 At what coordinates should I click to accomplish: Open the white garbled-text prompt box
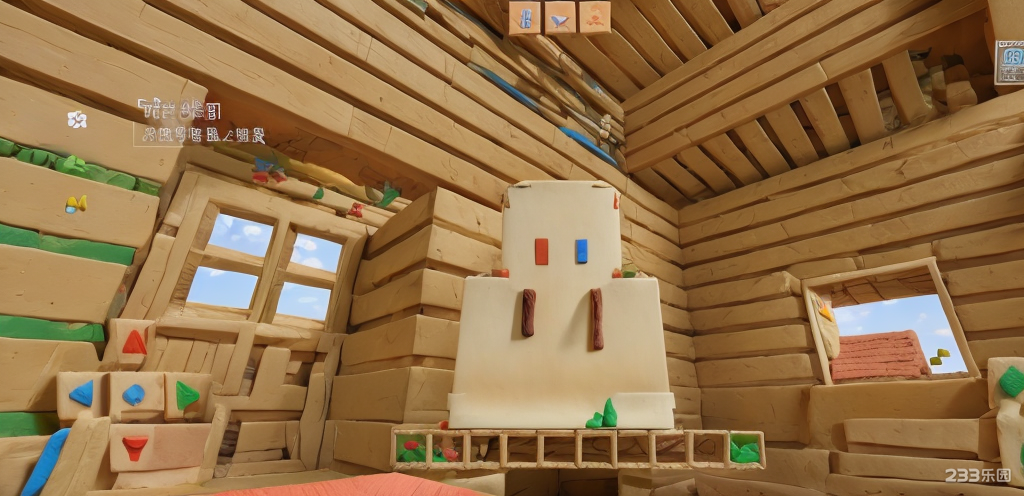pyautogui.click(x=200, y=123)
